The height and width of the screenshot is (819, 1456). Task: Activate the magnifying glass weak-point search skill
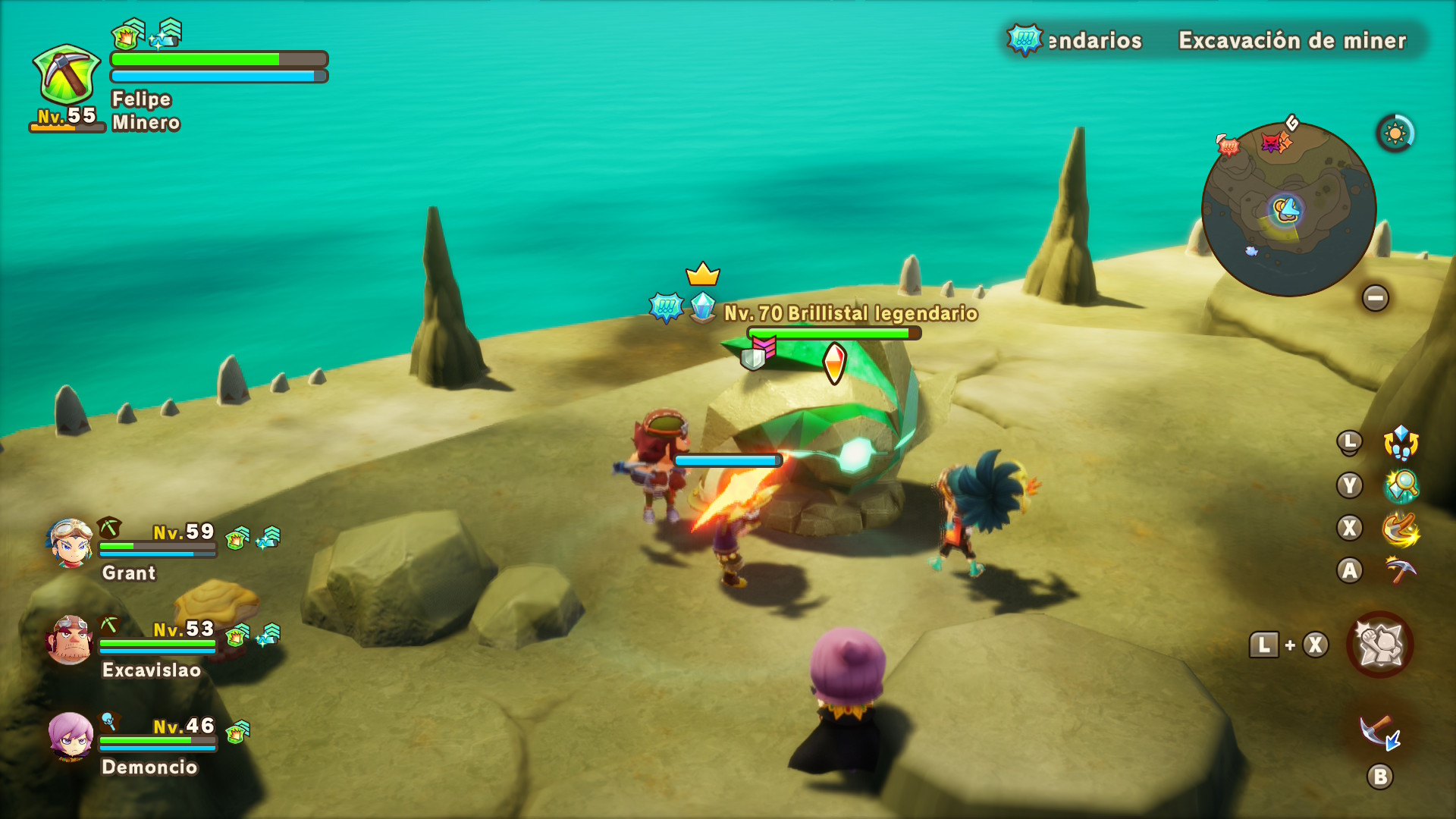tap(1400, 486)
